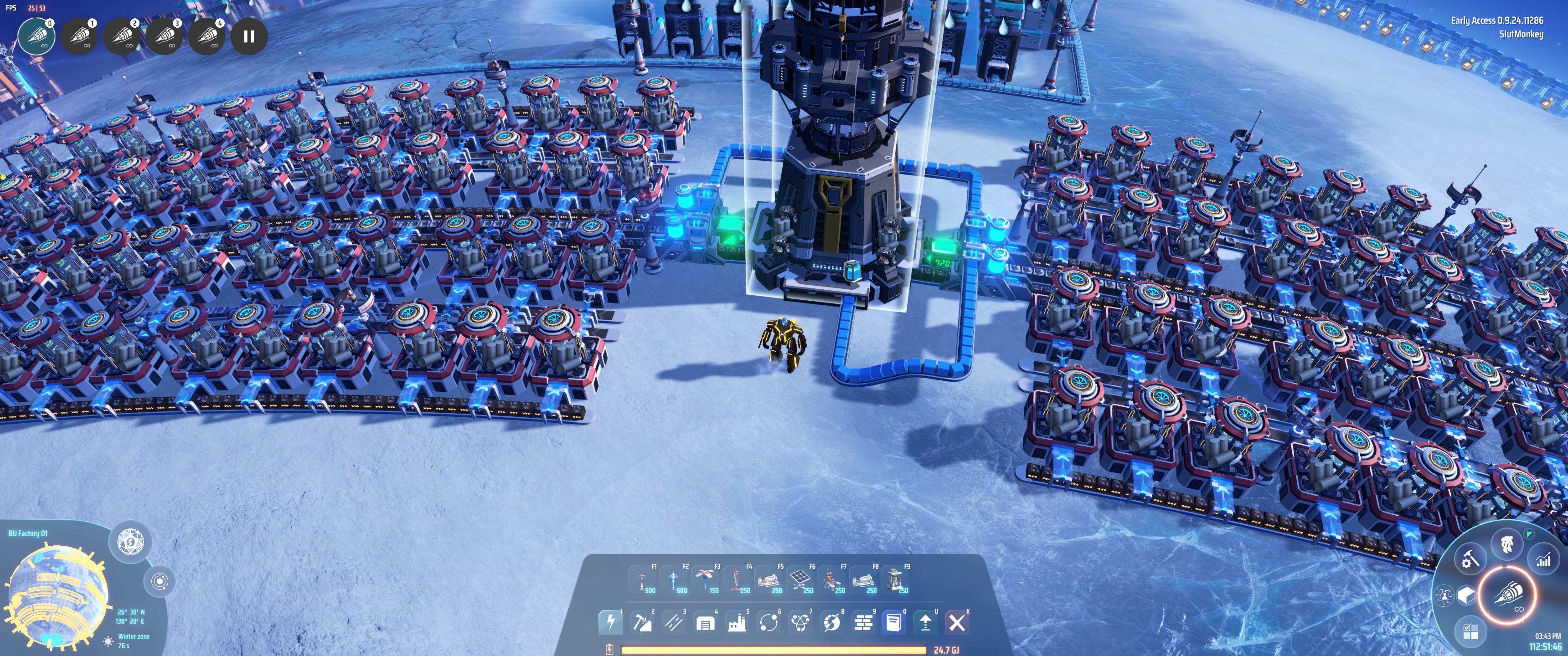This screenshot has height=656, width=1568.
Task: Select the factory production build category
Action: (x=737, y=622)
